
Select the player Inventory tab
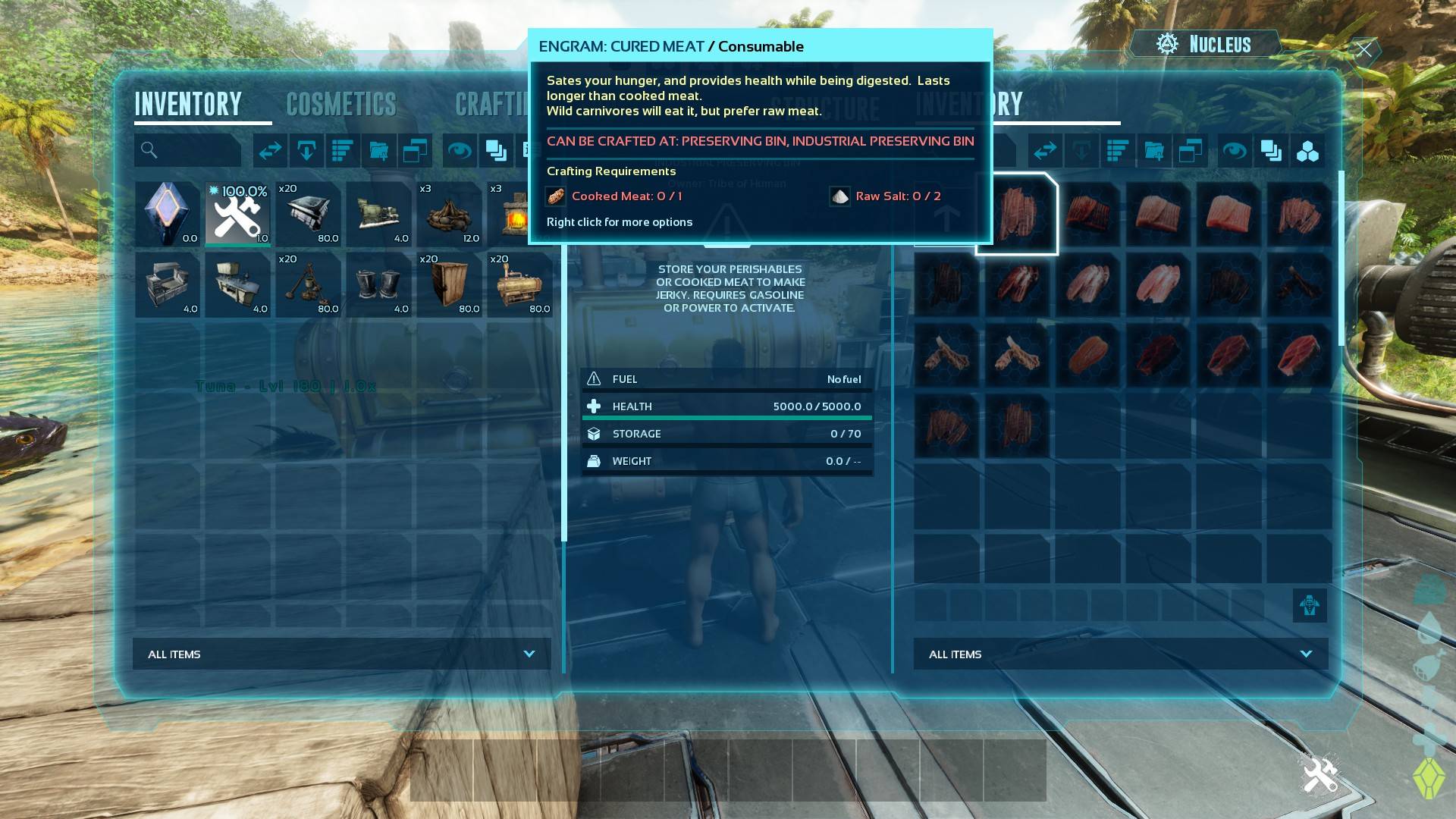pos(188,104)
